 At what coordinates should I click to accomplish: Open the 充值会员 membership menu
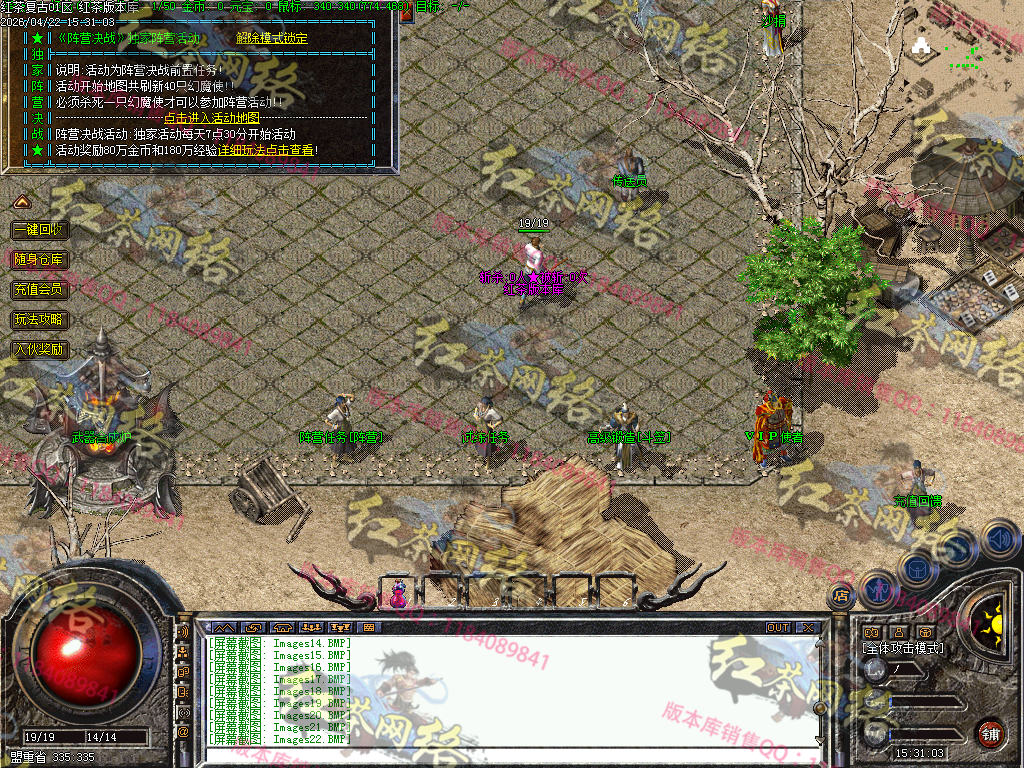click(39, 290)
